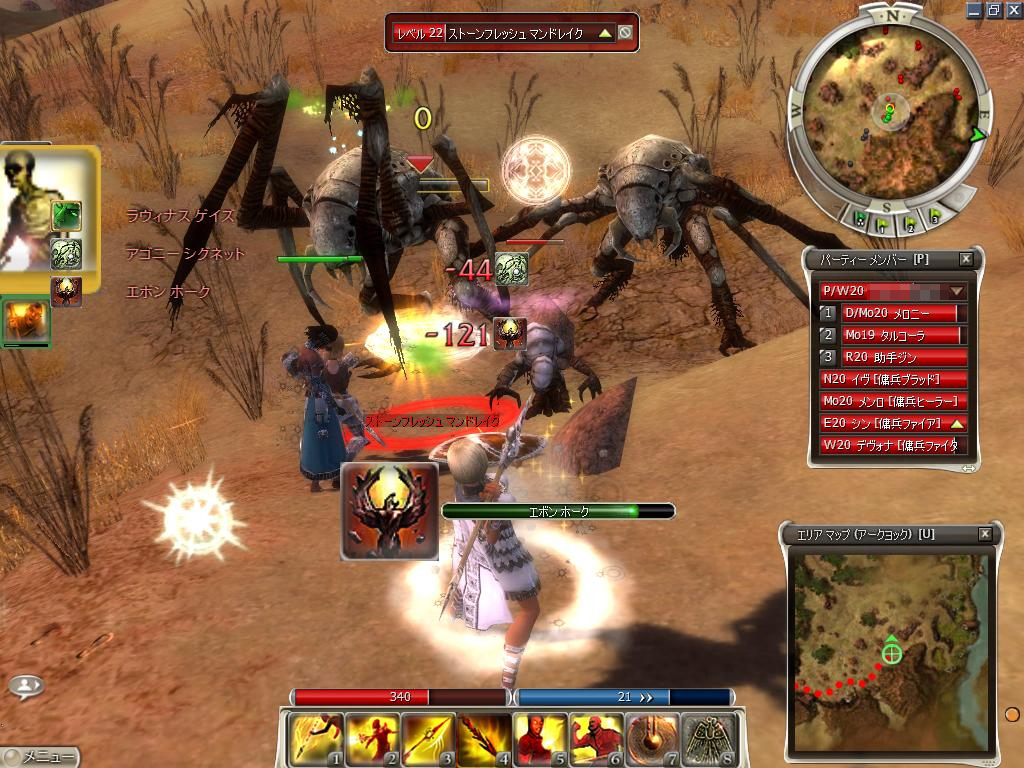Activate skill slot 1 spear throw
This screenshot has height=768, width=1024.
[315, 739]
